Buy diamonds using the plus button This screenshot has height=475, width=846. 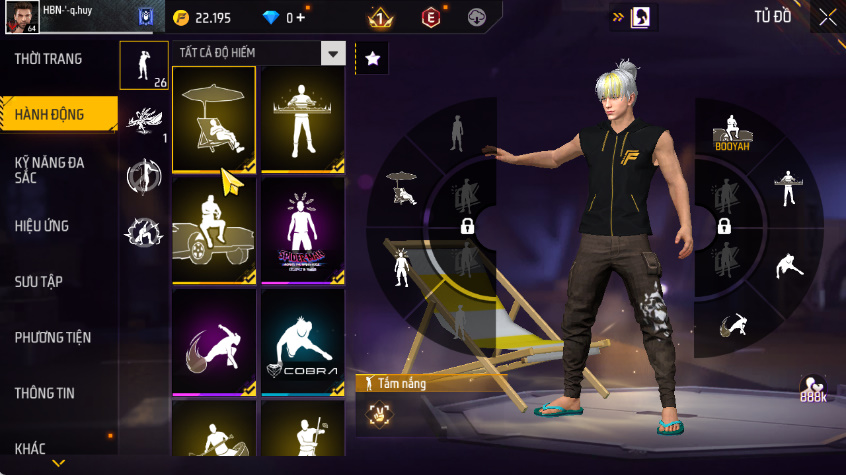coord(301,17)
